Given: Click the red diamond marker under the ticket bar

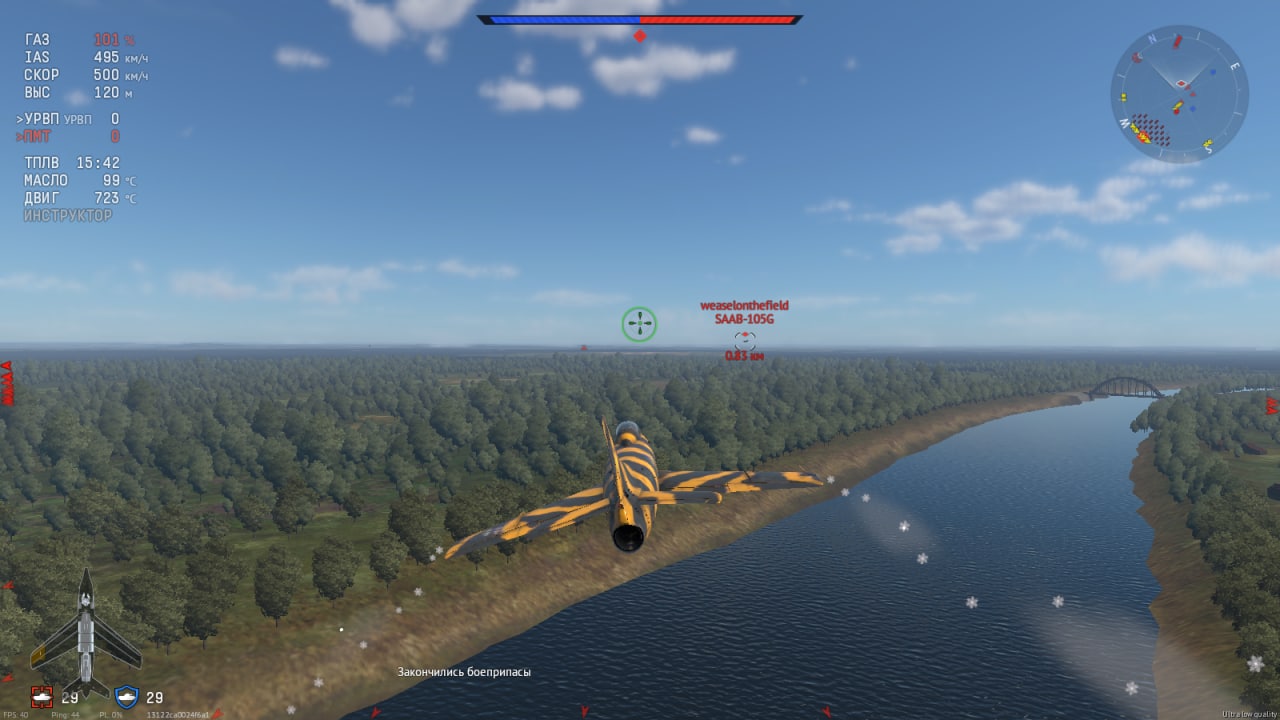Looking at the screenshot, I should [640, 36].
